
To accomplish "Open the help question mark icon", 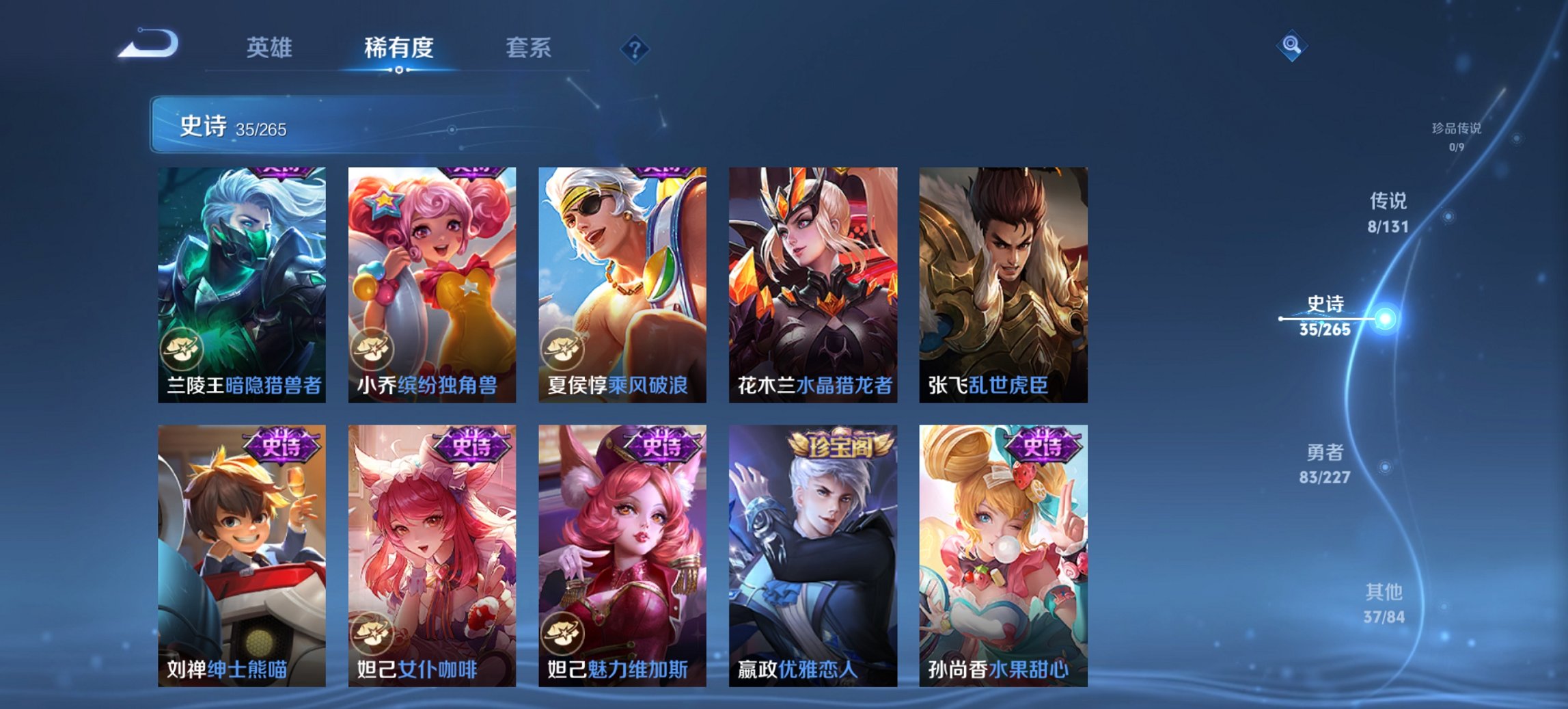I will [634, 48].
